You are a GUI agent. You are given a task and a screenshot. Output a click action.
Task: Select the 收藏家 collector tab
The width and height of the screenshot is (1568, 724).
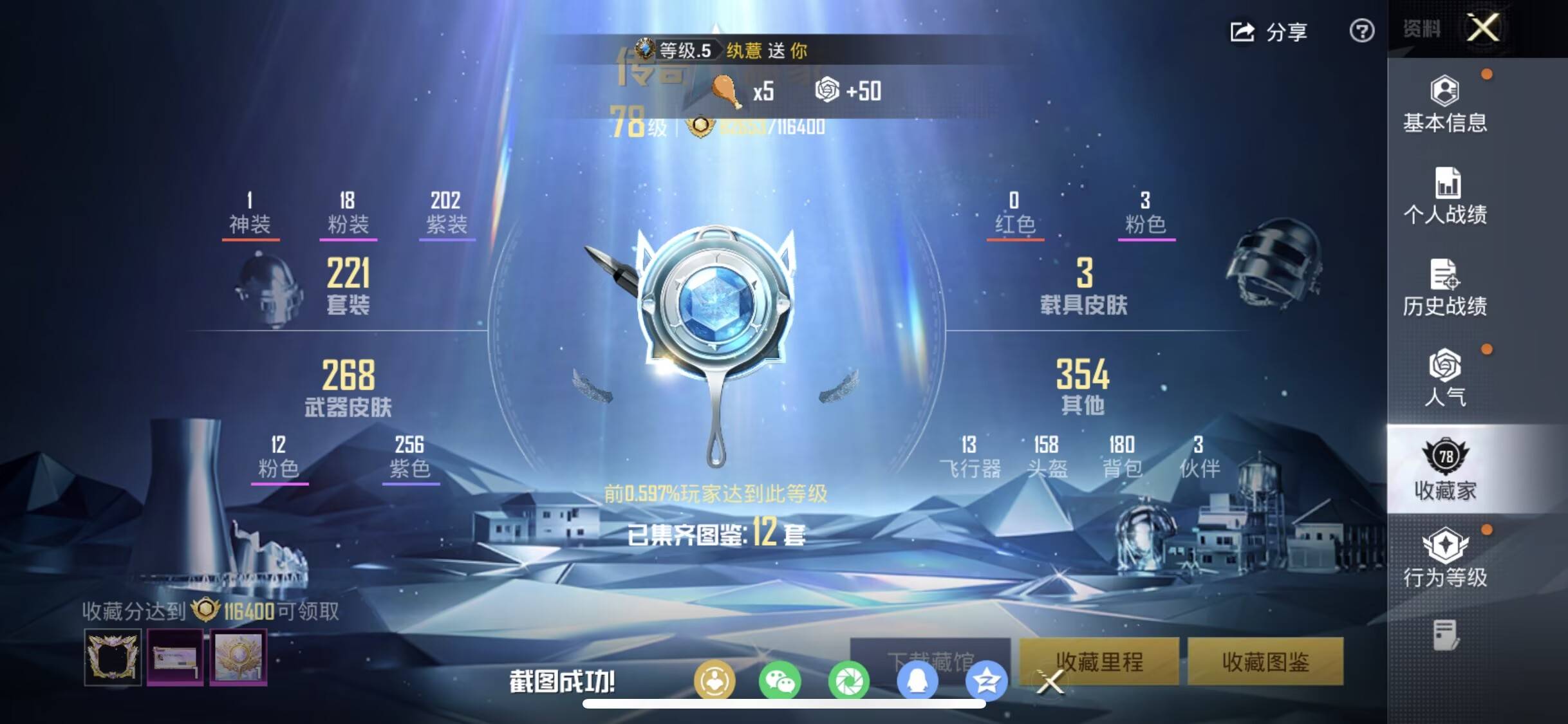tap(1445, 470)
